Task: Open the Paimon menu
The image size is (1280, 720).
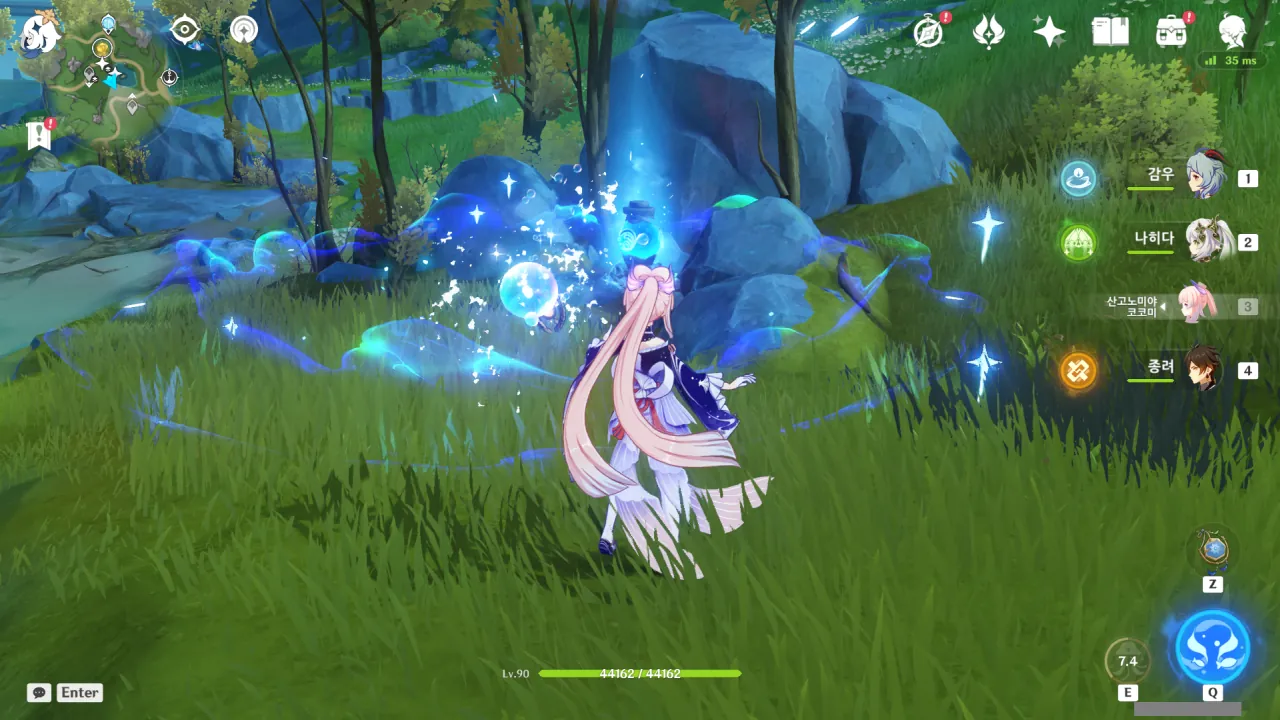Action: pos(40,33)
